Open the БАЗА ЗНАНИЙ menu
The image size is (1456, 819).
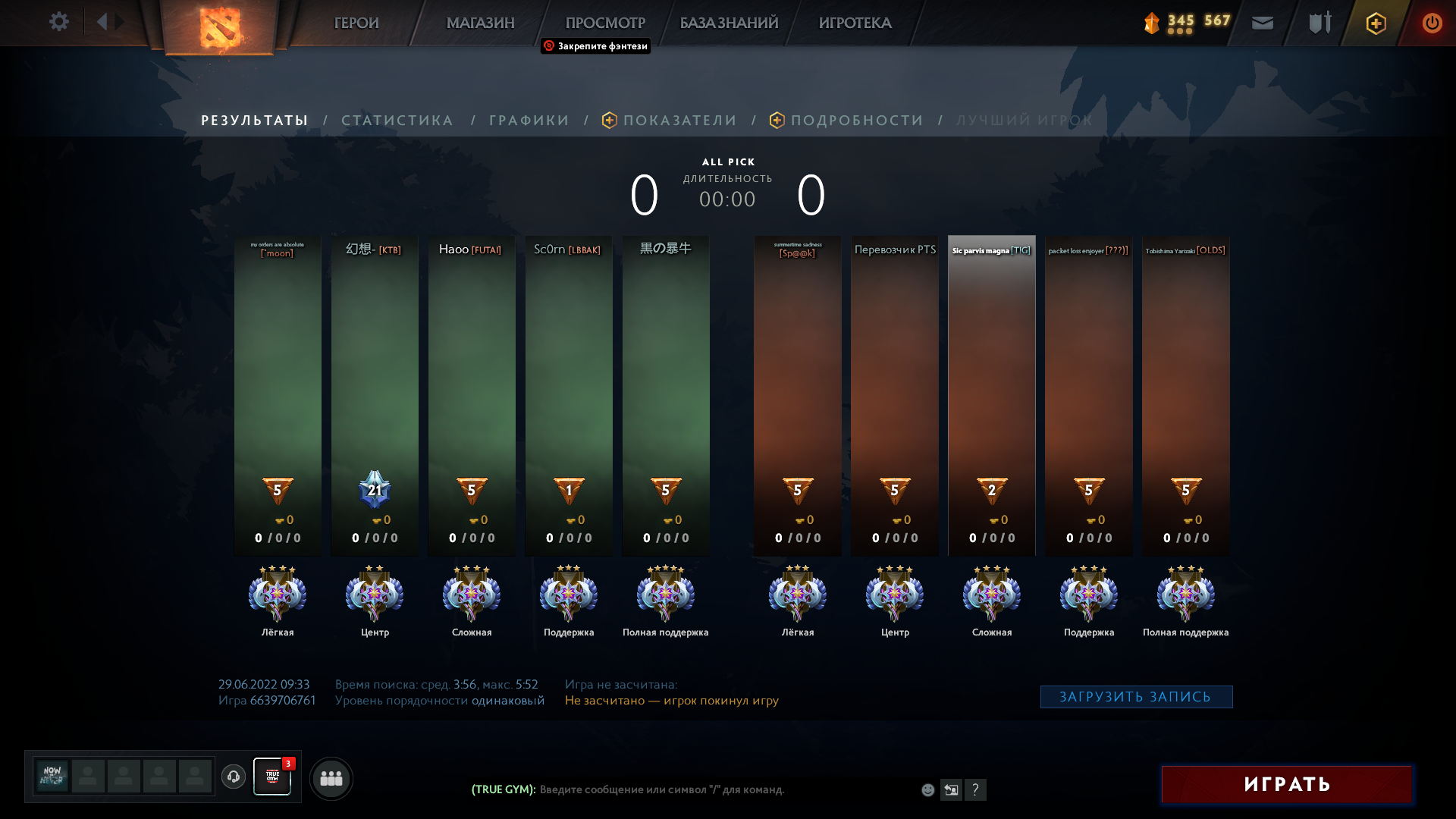[728, 23]
